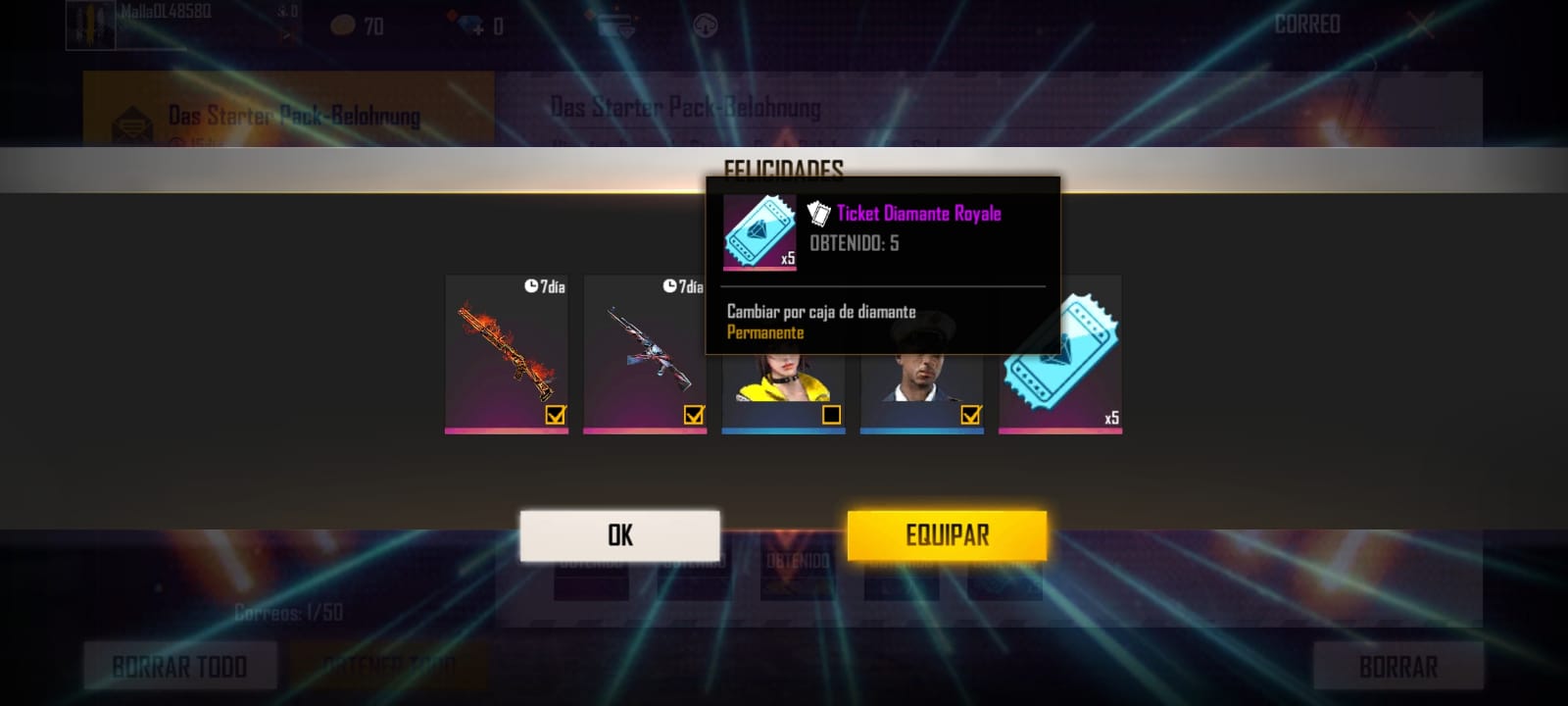Toggle the flaming shotgun equip checkbox
1568x706 pixels.
[556, 415]
